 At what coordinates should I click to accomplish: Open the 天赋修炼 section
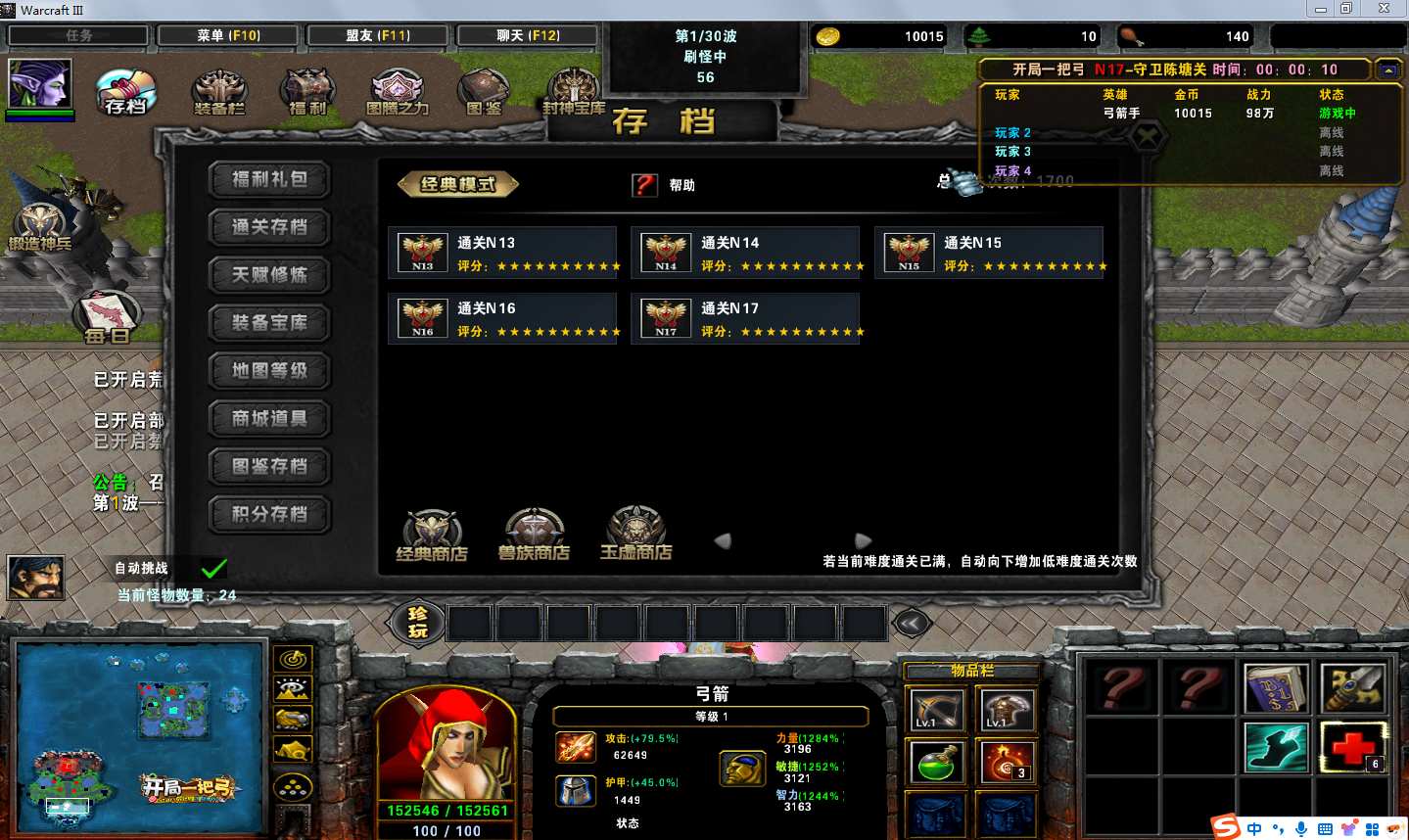coord(269,275)
